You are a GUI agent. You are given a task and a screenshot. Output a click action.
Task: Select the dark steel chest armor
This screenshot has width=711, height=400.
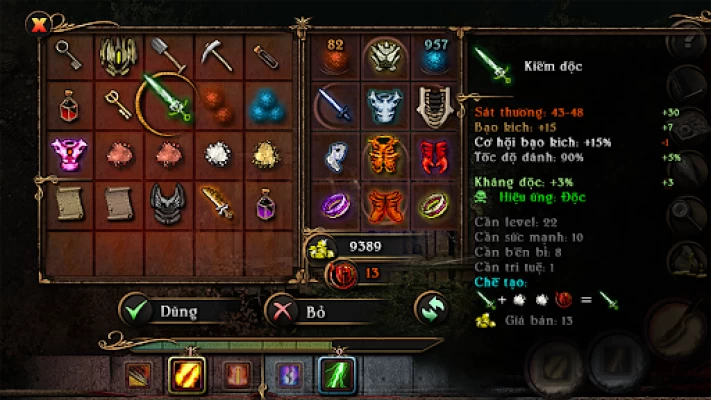point(166,201)
